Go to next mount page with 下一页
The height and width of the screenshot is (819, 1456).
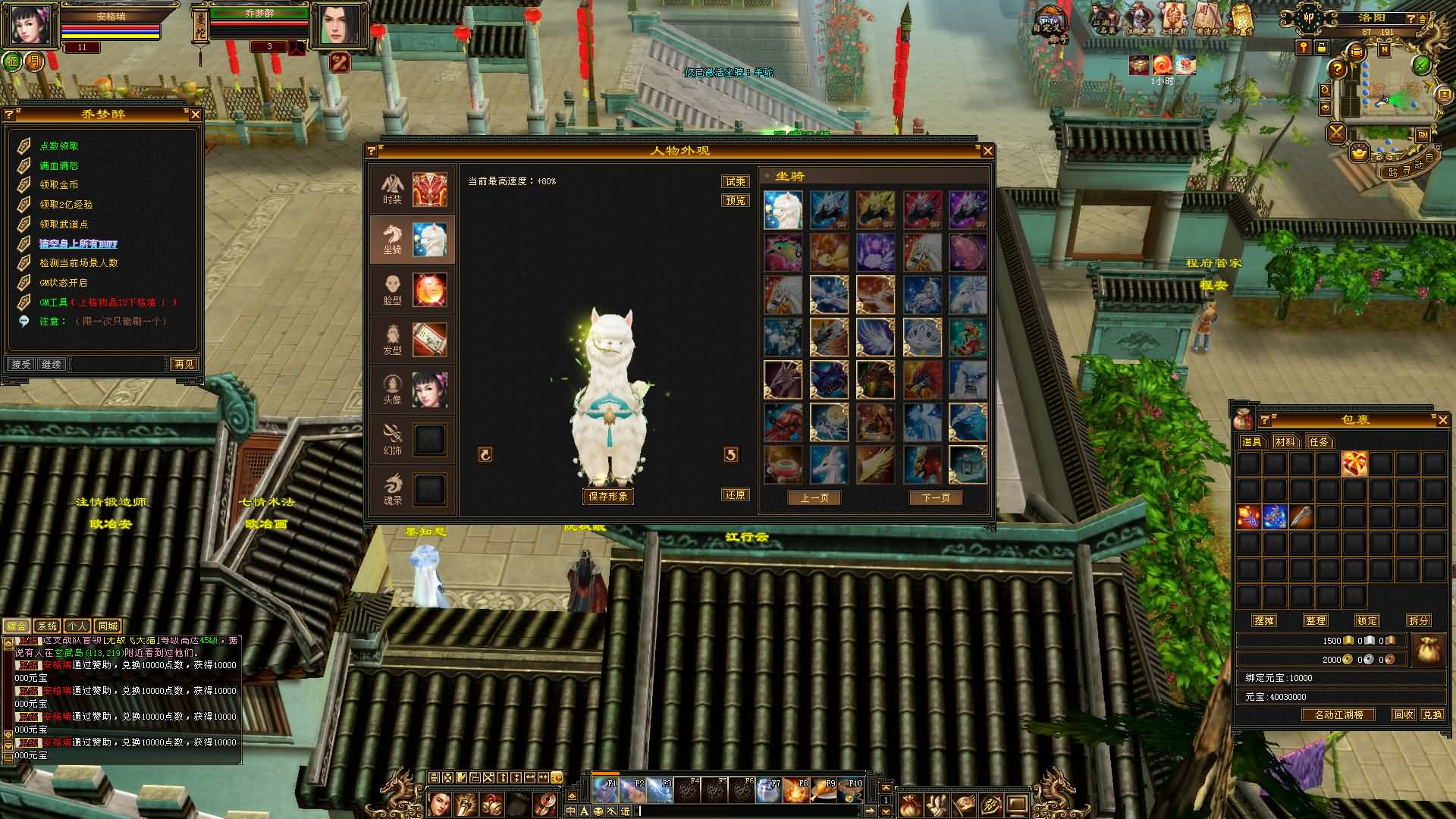click(x=935, y=497)
